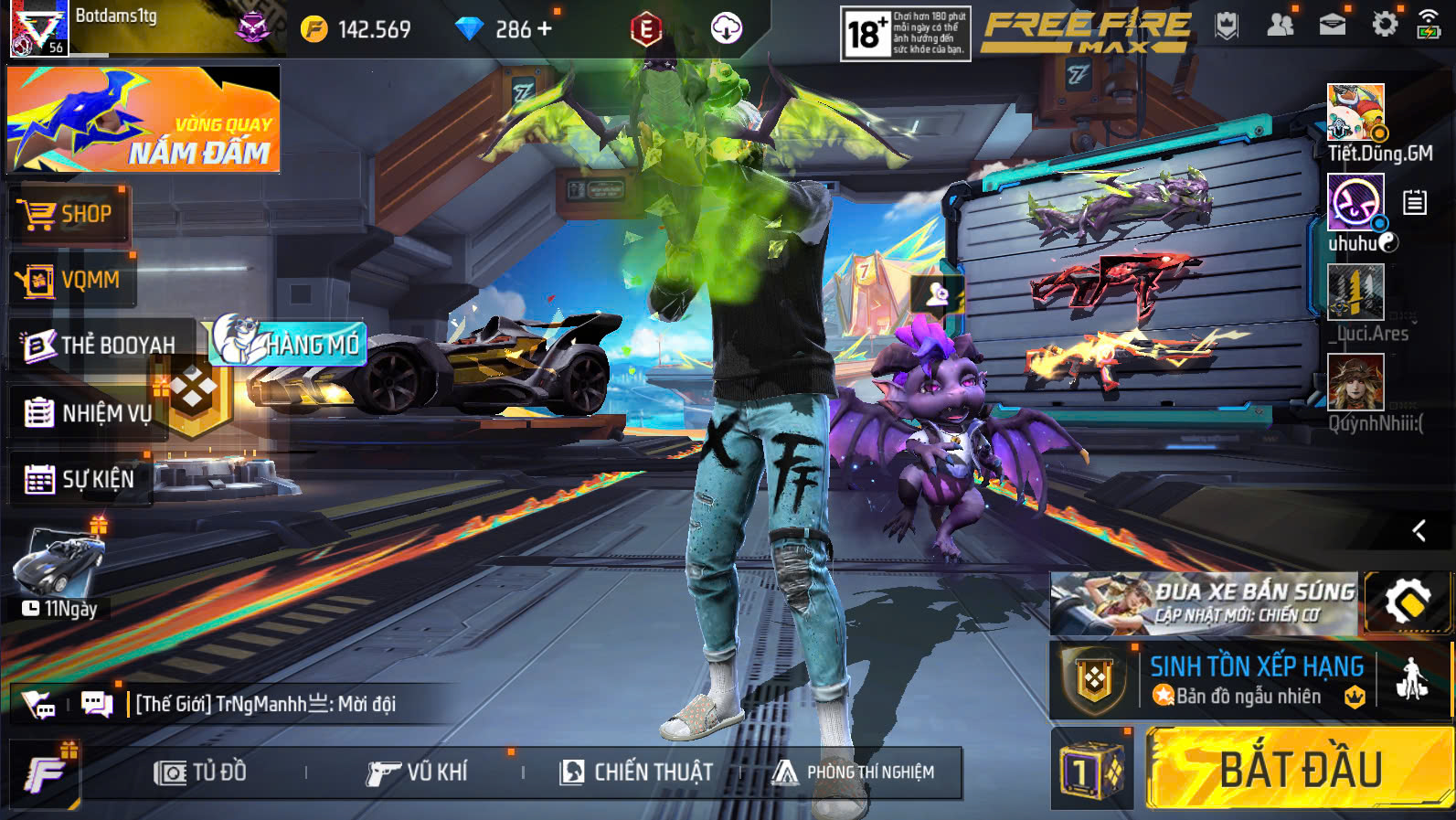Open the friends list icon

(x=1281, y=25)
